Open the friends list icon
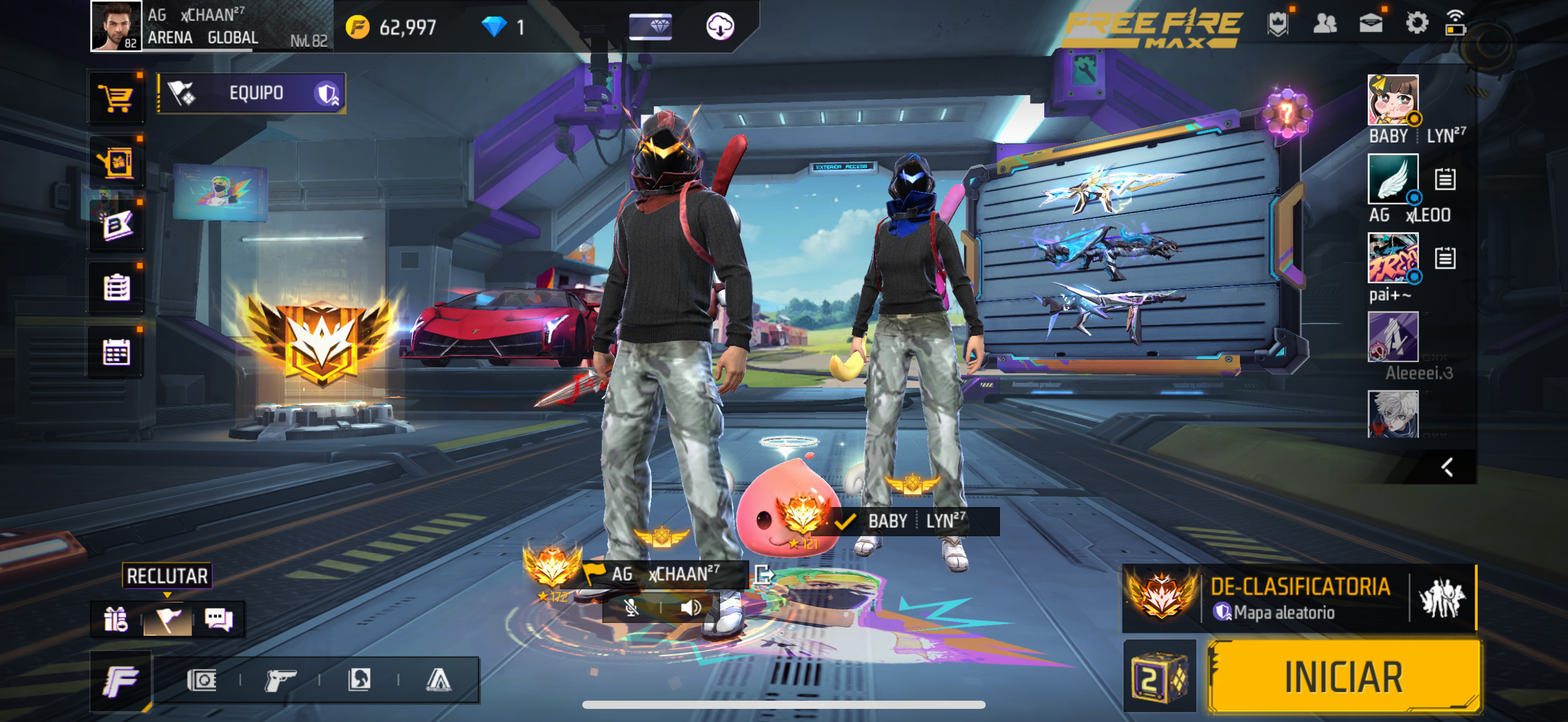The image size is (1568, 722). 1325,24
